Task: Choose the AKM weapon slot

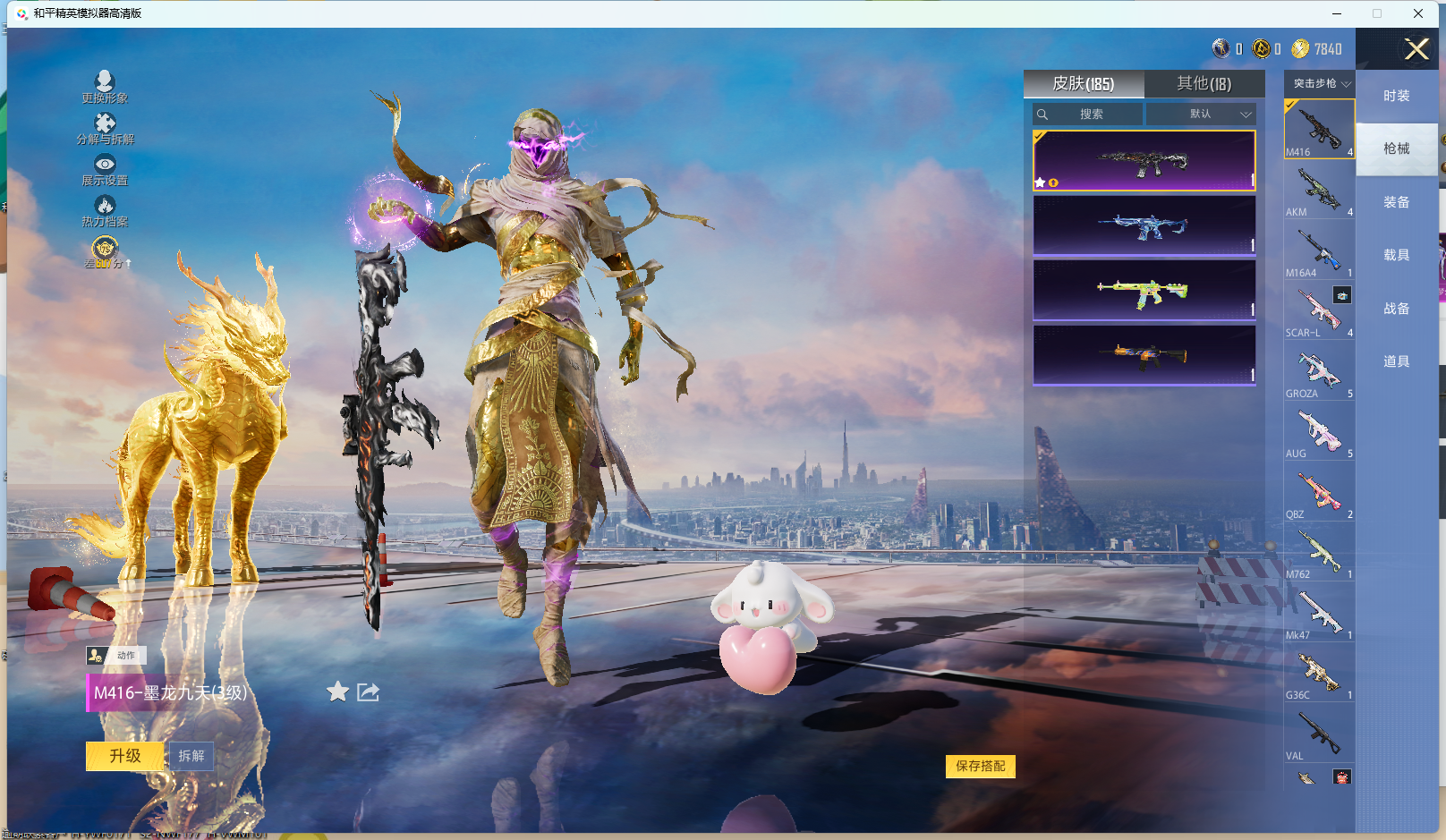Action: click(1319, 190)
